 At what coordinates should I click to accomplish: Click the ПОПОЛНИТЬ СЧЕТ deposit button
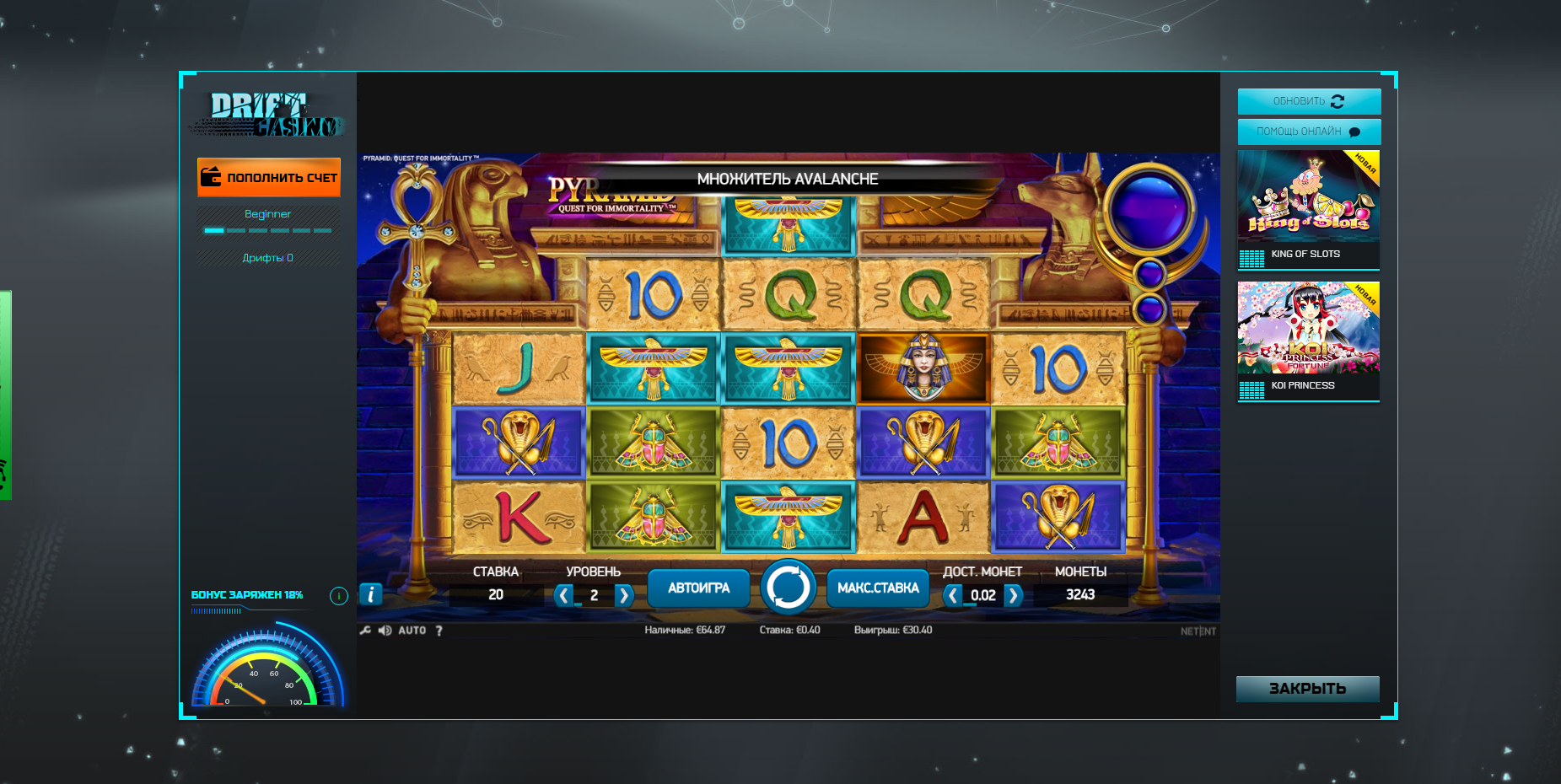(x=269, y=178)
